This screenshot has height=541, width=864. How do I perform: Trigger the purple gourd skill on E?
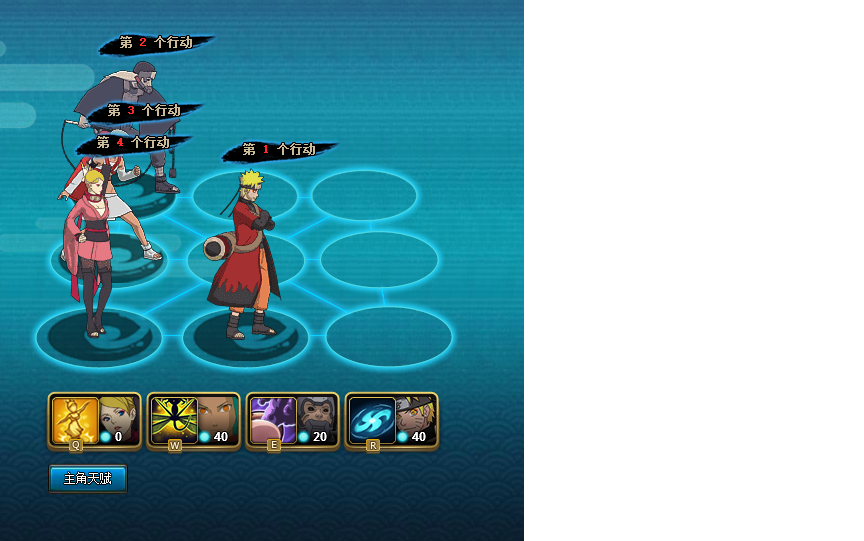pyautogui.click(x=272, y=420)
